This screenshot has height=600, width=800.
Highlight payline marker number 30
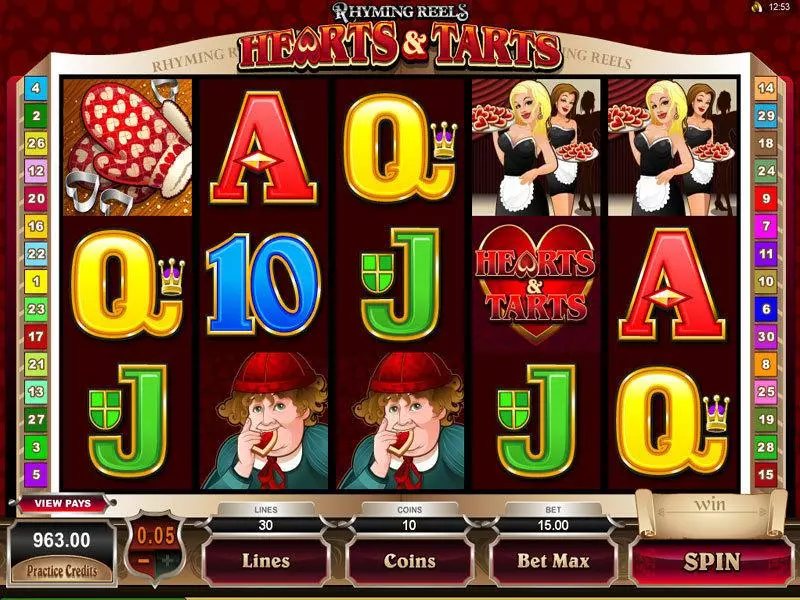[766, 337]
